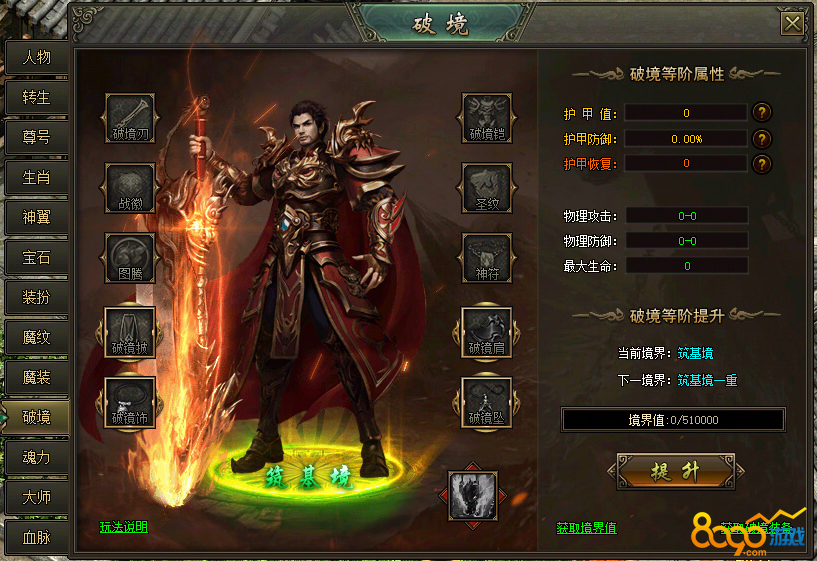This screenshot has width=817, height=561.
Task: Select the 破境铠 armor slot
Action: tap(487, 119)
